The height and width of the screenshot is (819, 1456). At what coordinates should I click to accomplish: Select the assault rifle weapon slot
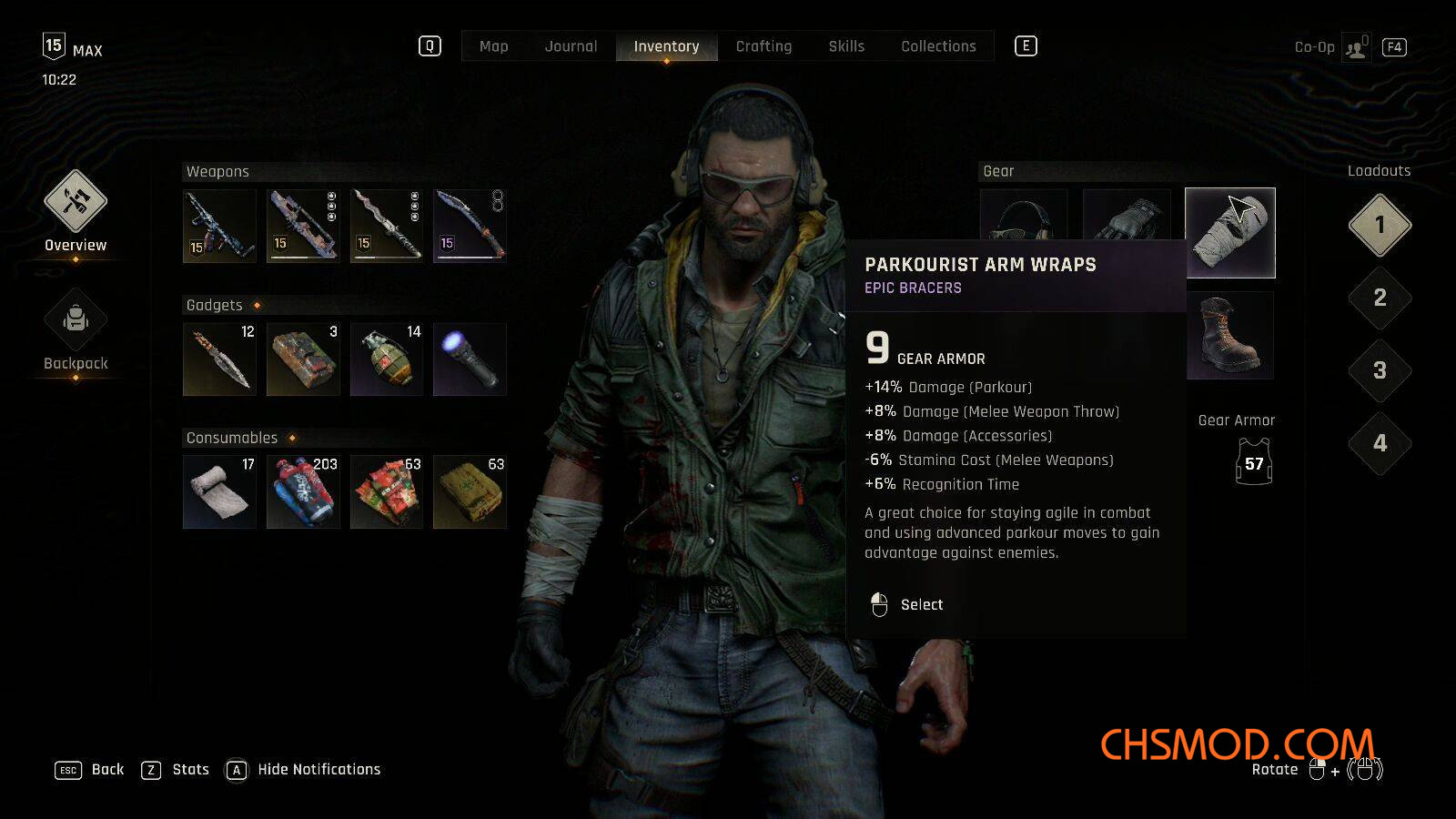coord(219,226)
